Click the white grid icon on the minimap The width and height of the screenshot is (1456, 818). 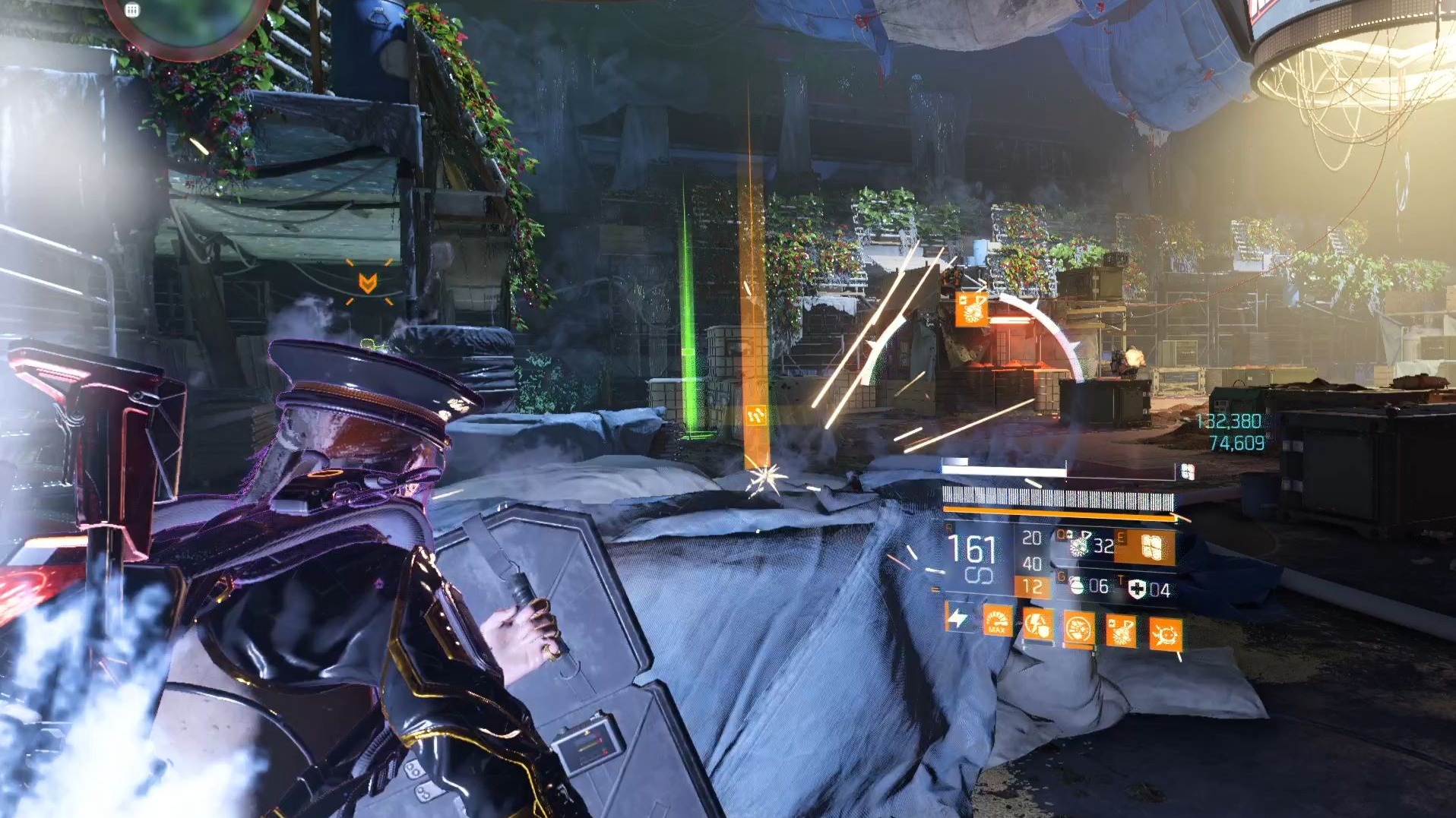click(131, 10)
